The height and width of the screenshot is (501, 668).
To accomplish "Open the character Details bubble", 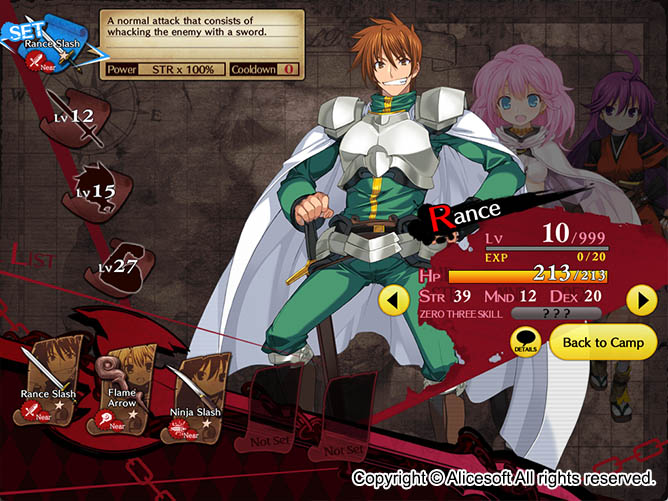I will coord(526,342).
